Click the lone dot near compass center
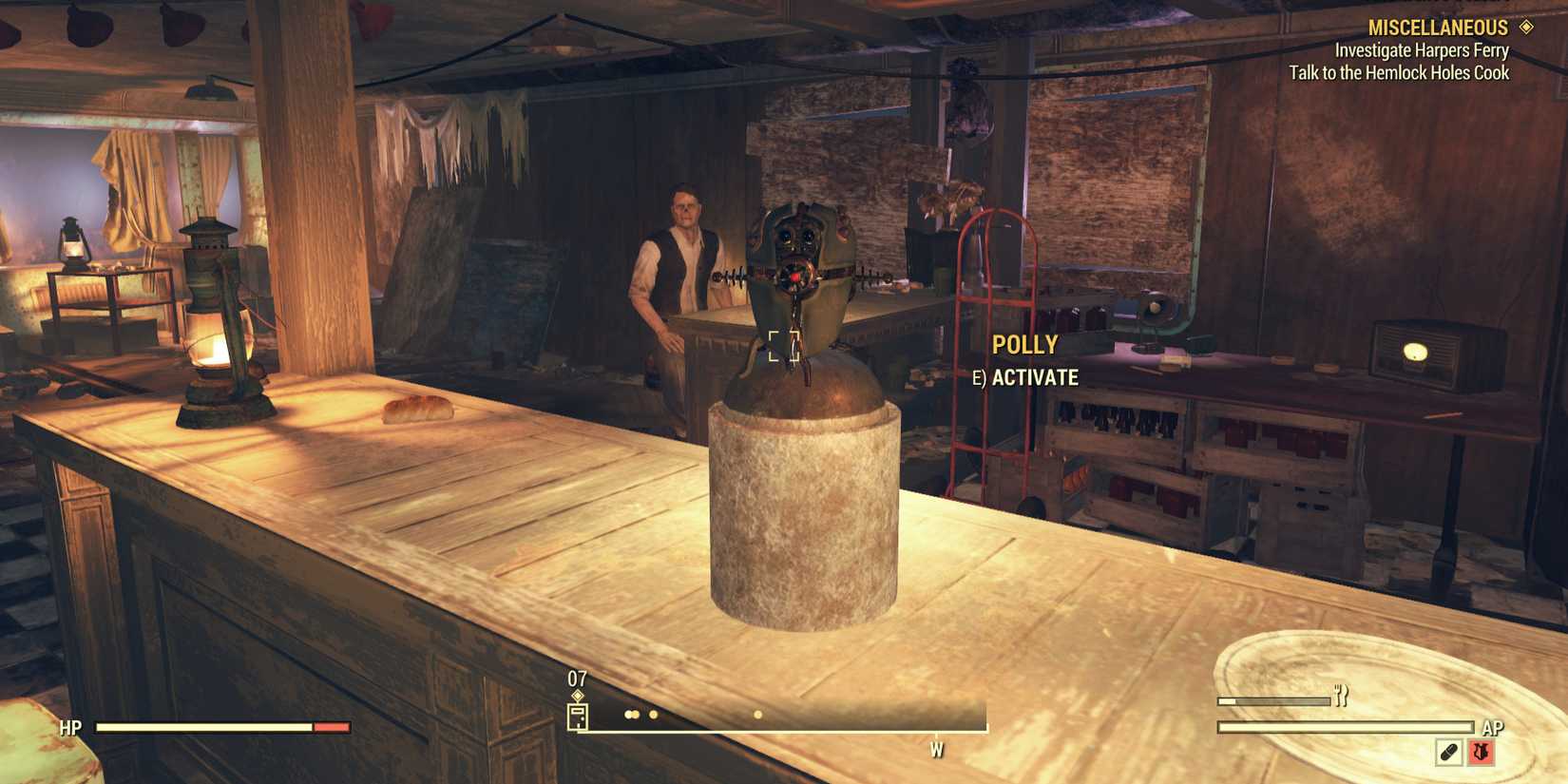The height and width of the screenshot is (784, 1568). coord(757,714)
